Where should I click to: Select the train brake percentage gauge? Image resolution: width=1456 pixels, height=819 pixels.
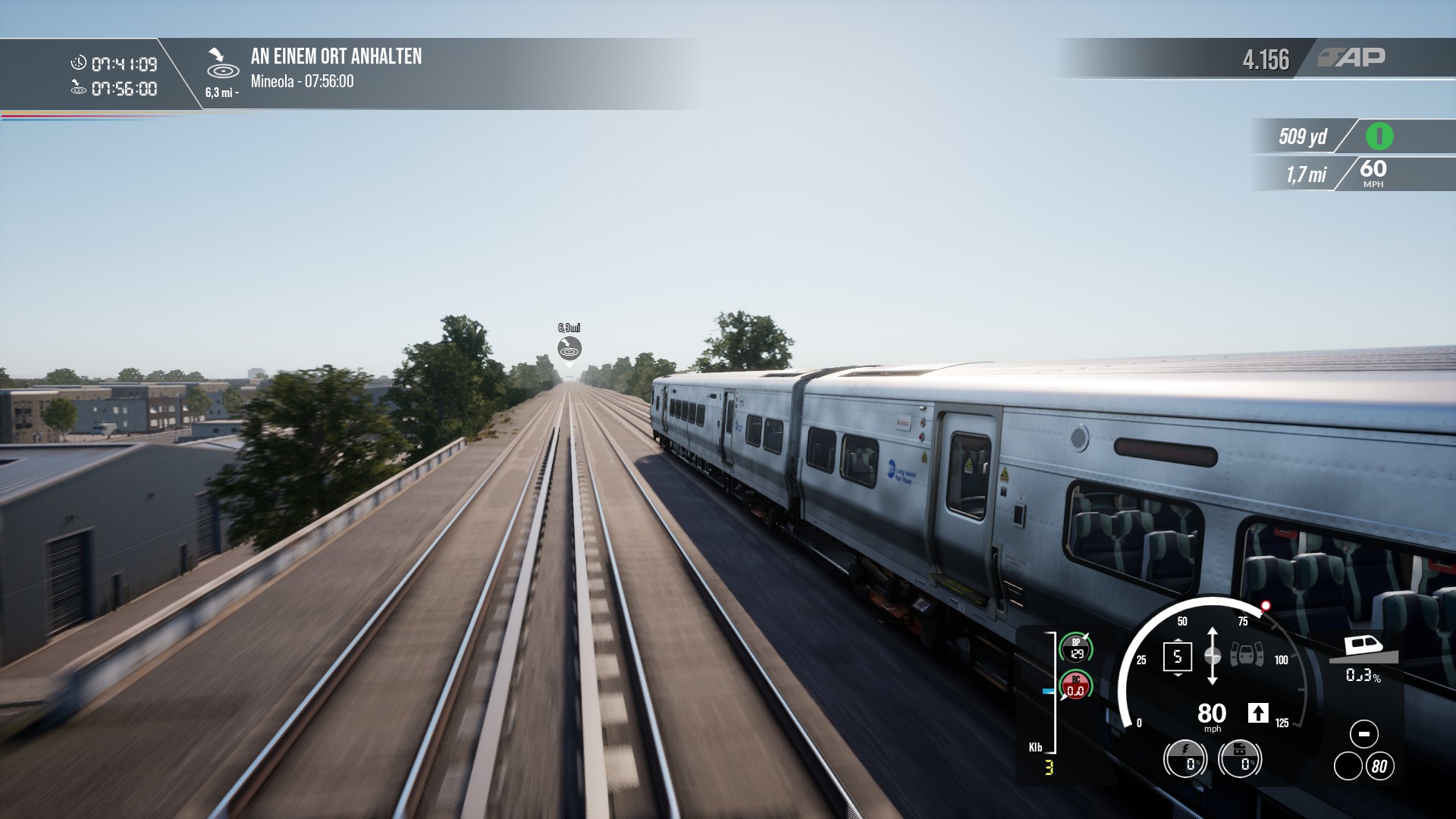(x=1239, y=758)
